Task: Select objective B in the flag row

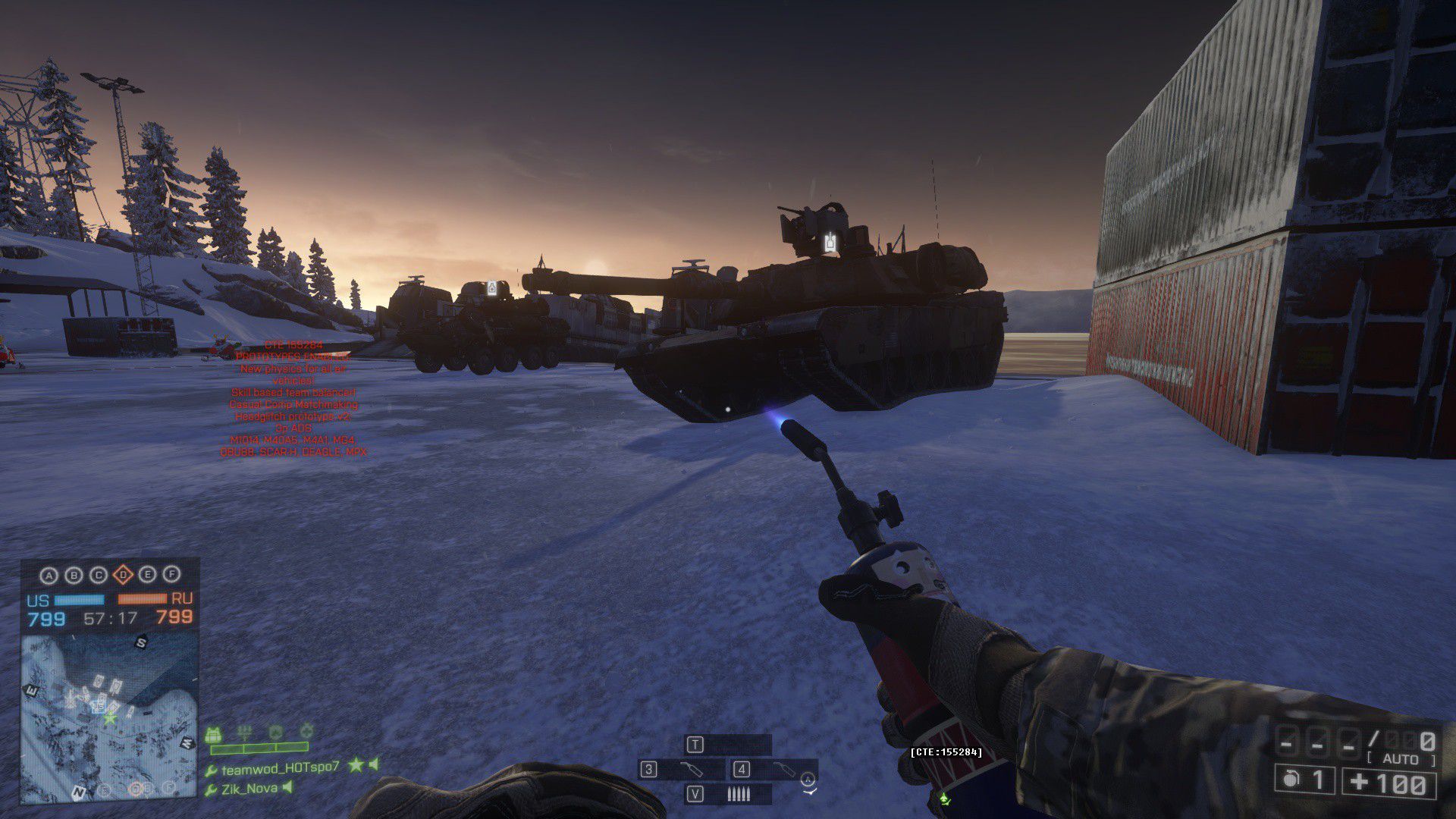Action: pyautogui.click(x=74, y=576)
